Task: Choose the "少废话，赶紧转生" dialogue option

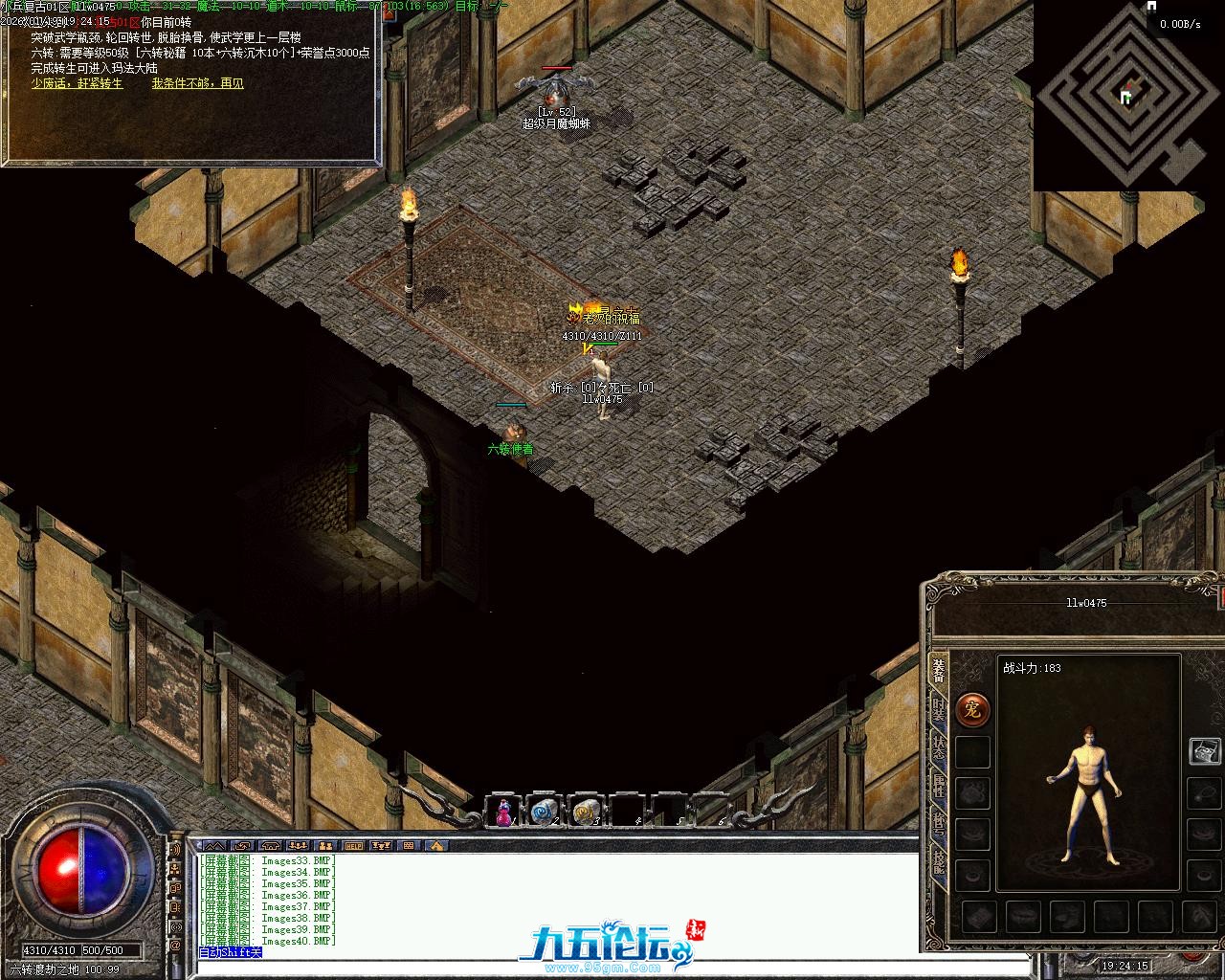Action: tap(77, 83)
